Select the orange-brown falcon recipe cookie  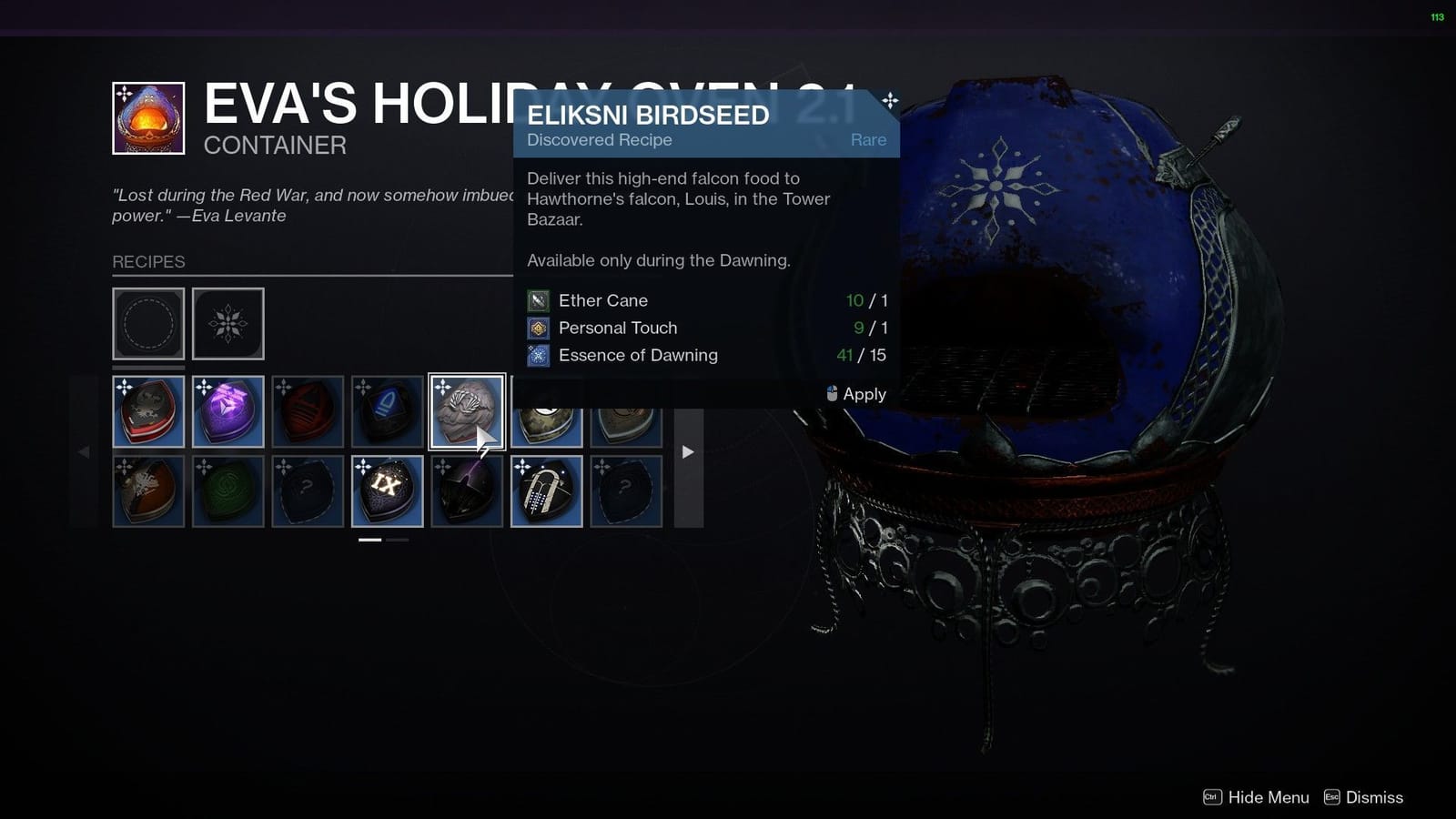149,491
